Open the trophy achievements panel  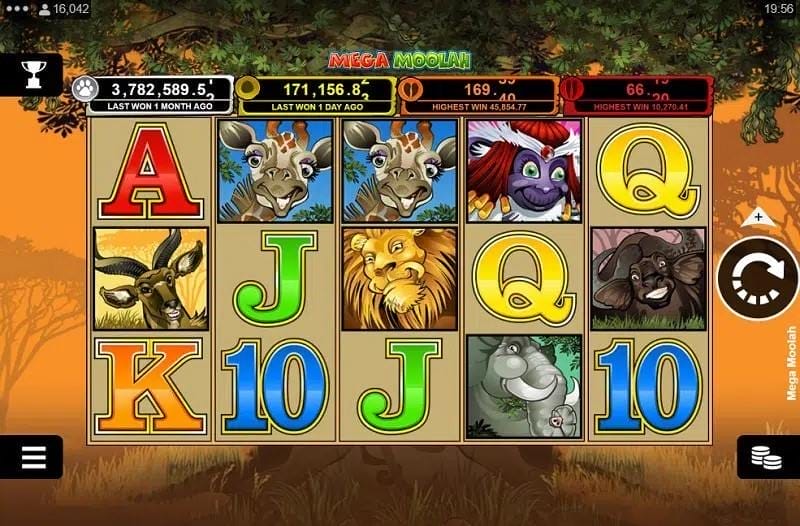tap(31, 74)
